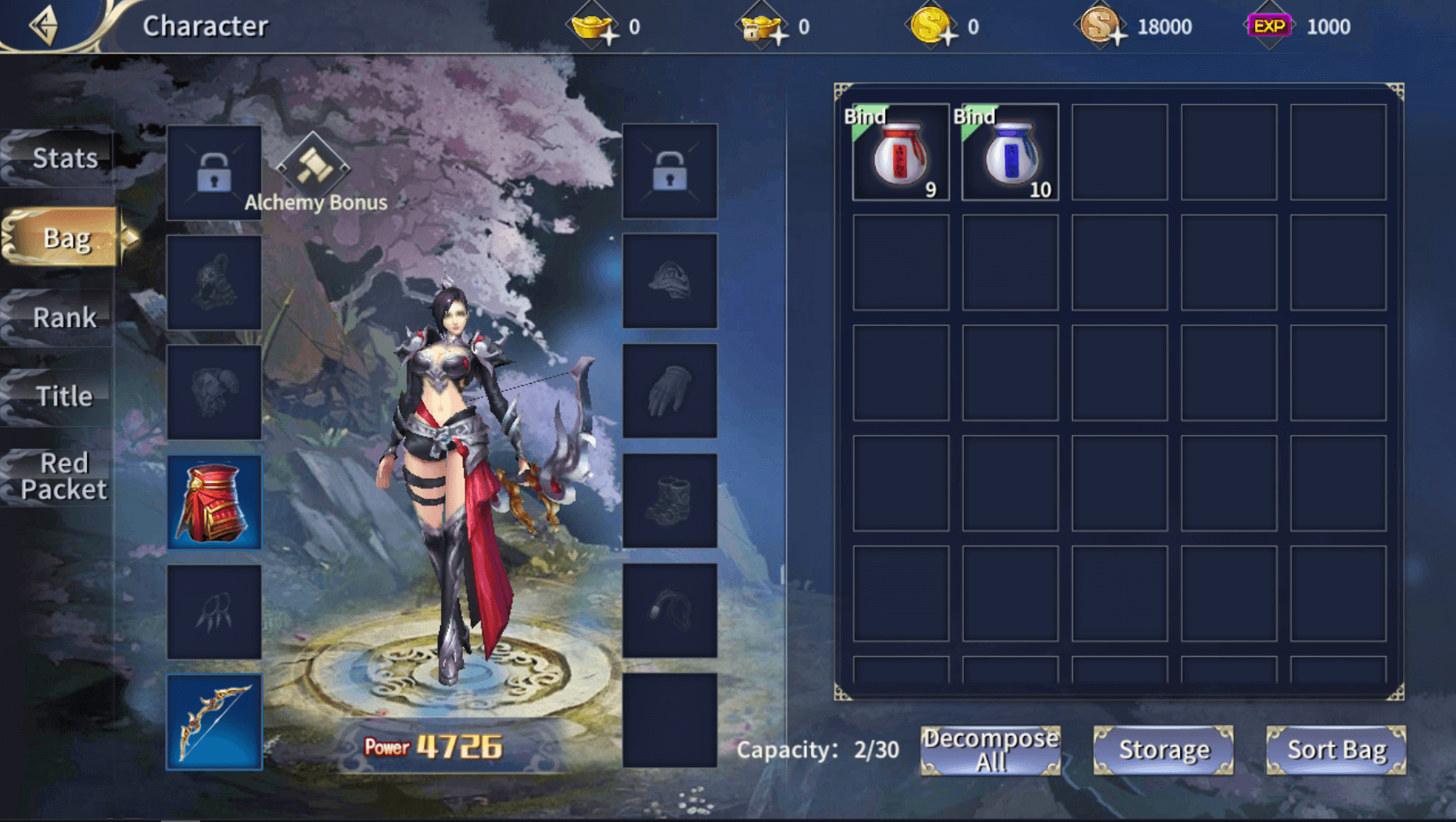This screenshot has height=822, width=1456.
Task: Open the Alchemy Bonus icon
Action: [313, 167]
